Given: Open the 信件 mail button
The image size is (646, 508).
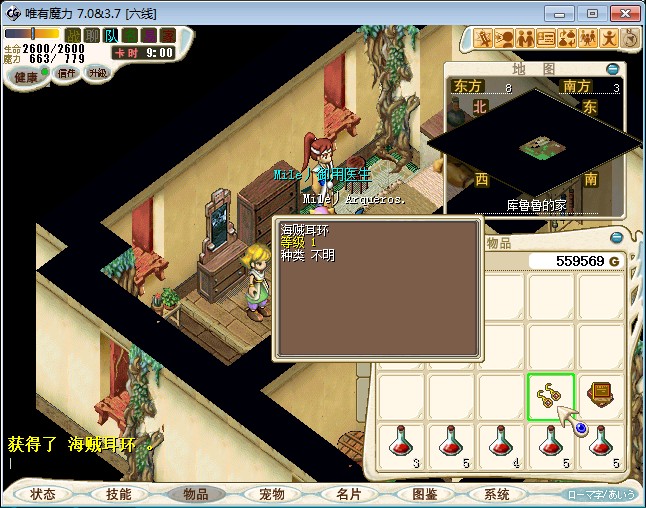Looking at the screenshot, I should pos(67,73).
